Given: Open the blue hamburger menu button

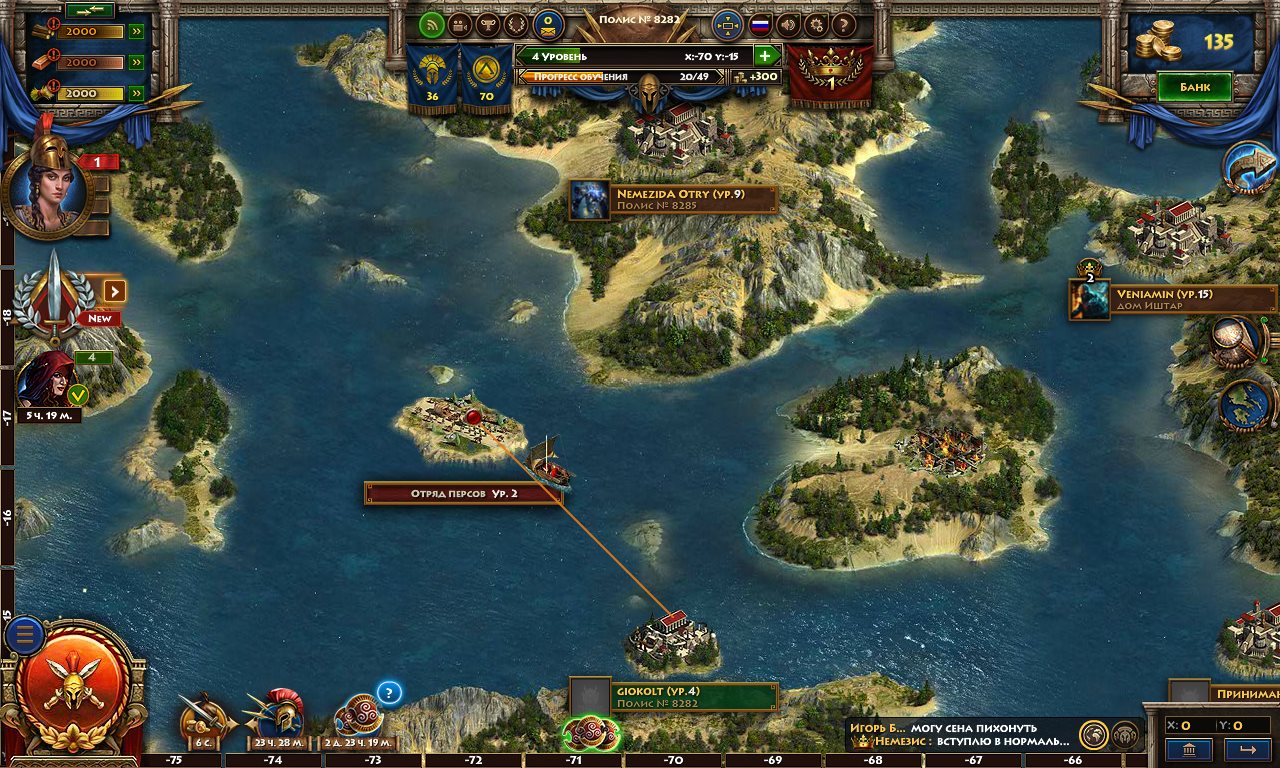Looking at the screenshot, I should 24,634.
